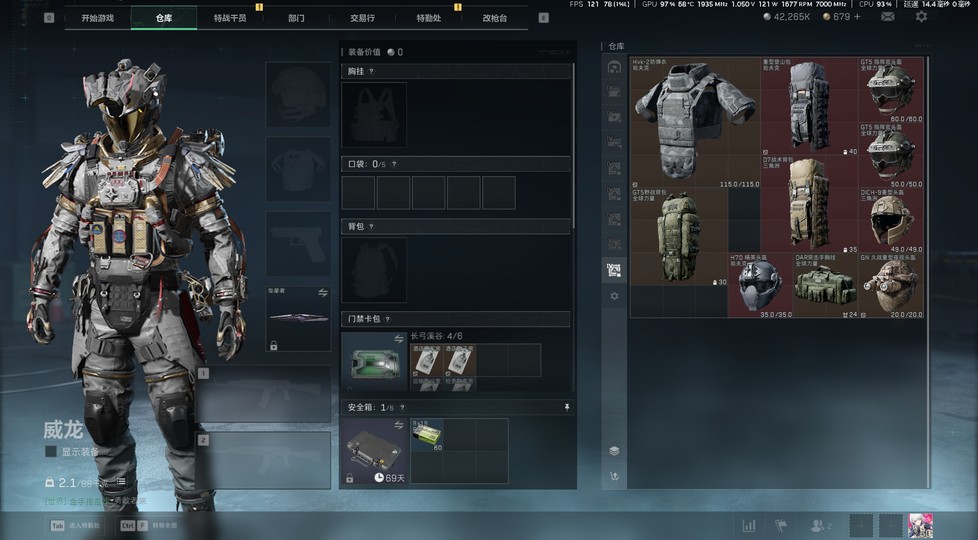Switch to the 改枪台 tab
978x540 pixels.
click(x=494, y=18)
